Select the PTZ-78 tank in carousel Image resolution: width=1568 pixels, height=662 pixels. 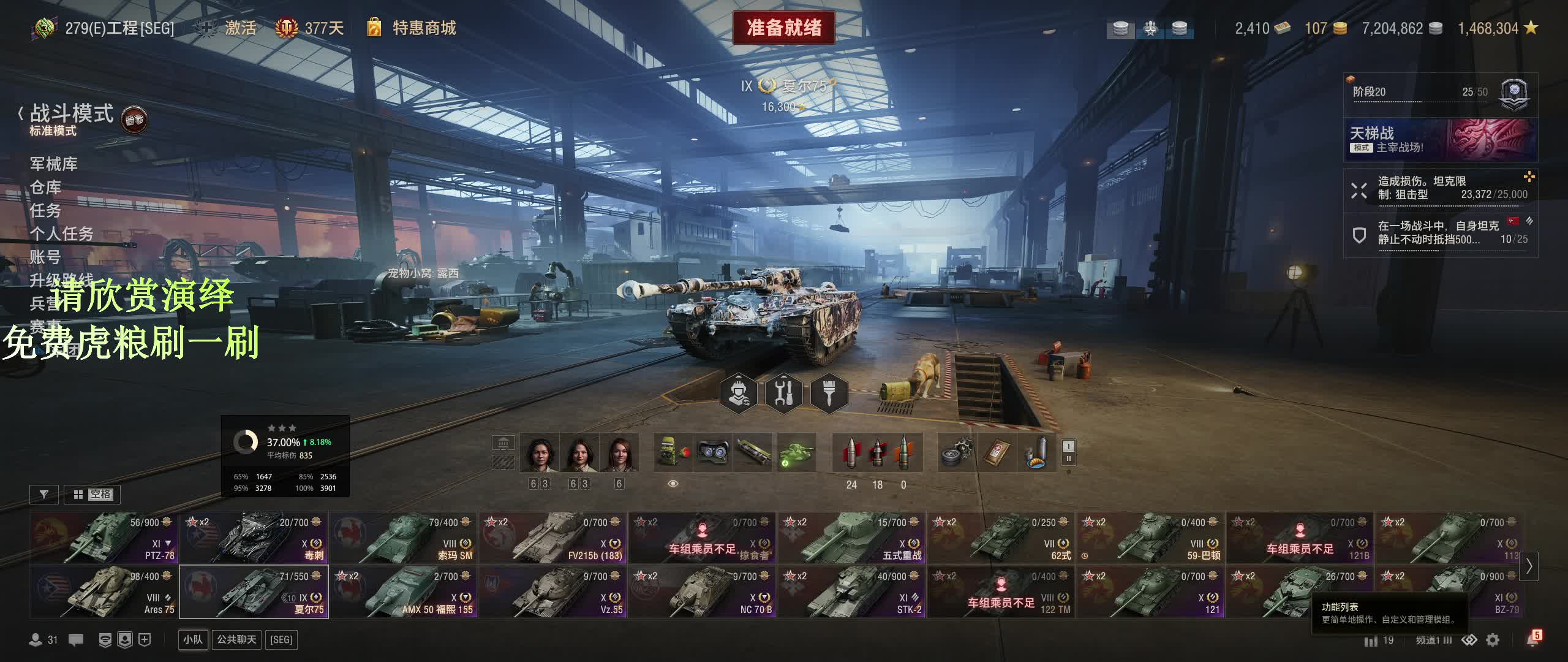click(x=104, y=538)
